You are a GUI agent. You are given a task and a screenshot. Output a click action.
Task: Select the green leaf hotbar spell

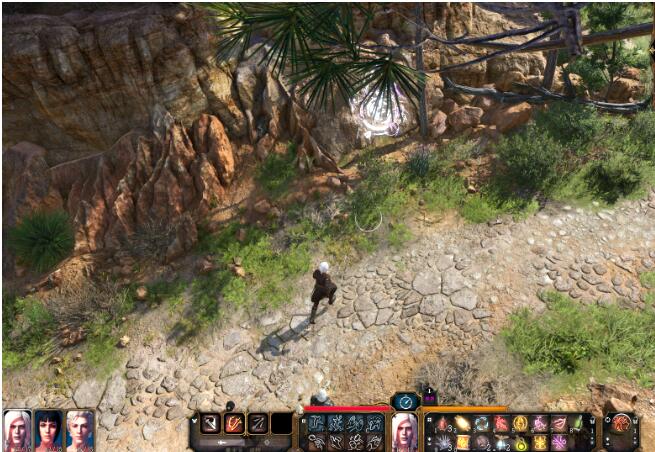[x=577, y=423]
